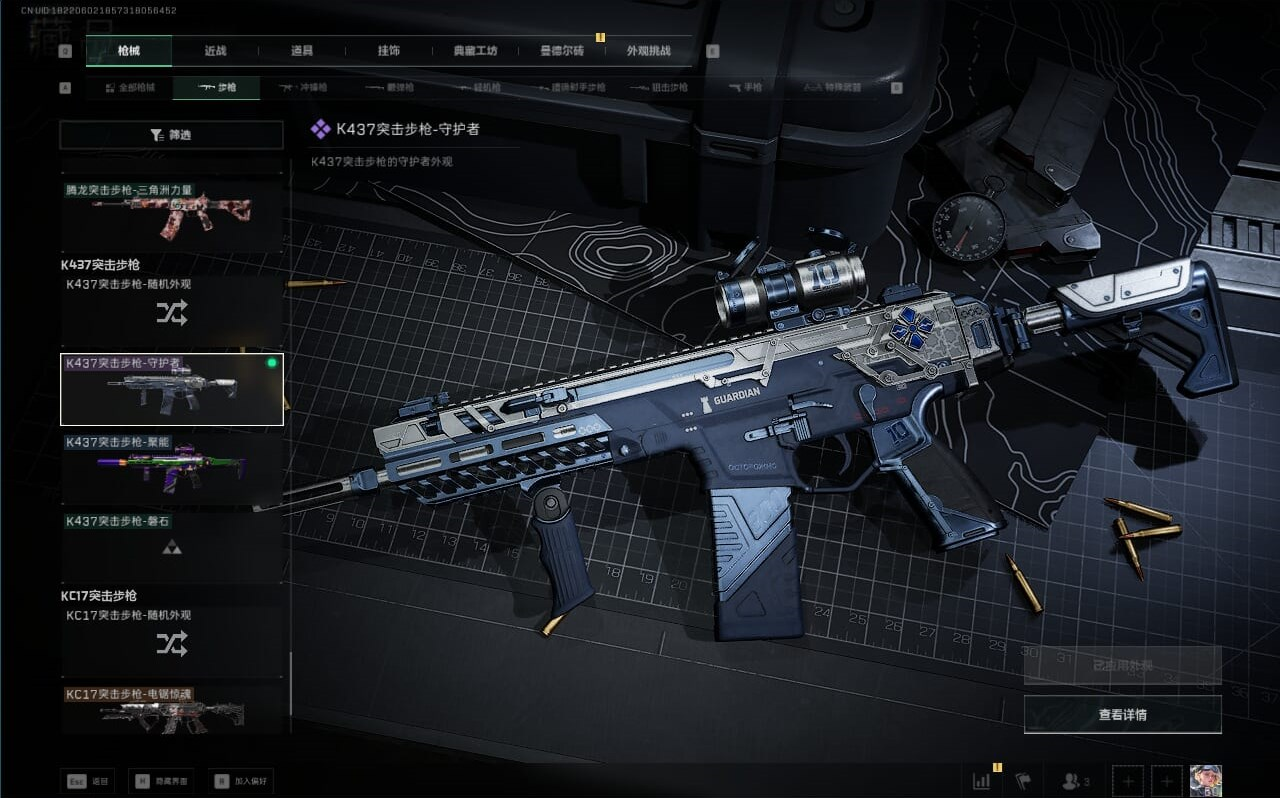The height and width of the screenshot is (798, 1280).
Task: Select the 冲锋枪 submachine gun category
Action: tap(303, 88)
